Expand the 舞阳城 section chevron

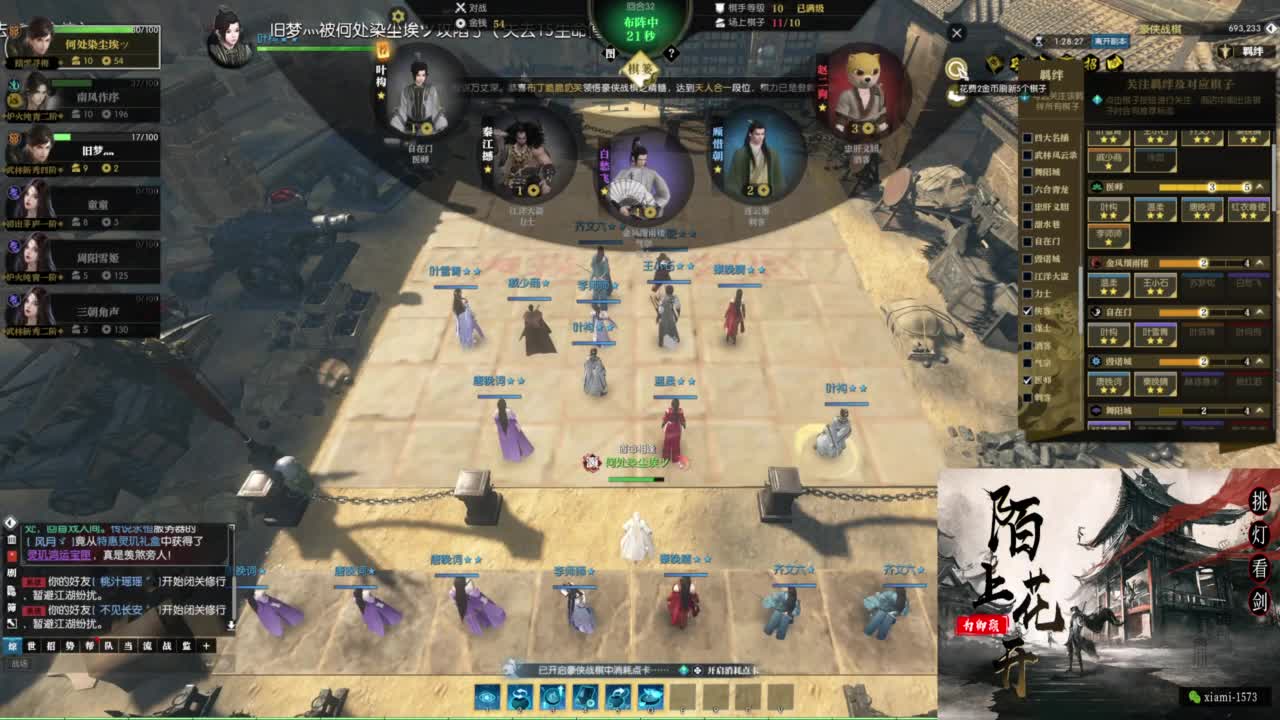point(1259,411)
